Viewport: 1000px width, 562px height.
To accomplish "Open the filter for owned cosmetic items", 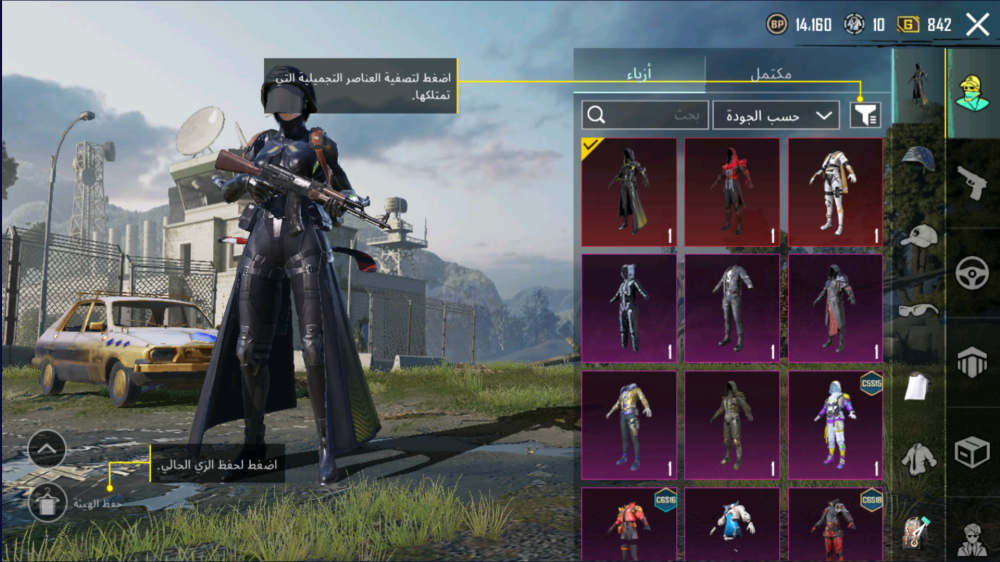I will (x=865, y=115).
